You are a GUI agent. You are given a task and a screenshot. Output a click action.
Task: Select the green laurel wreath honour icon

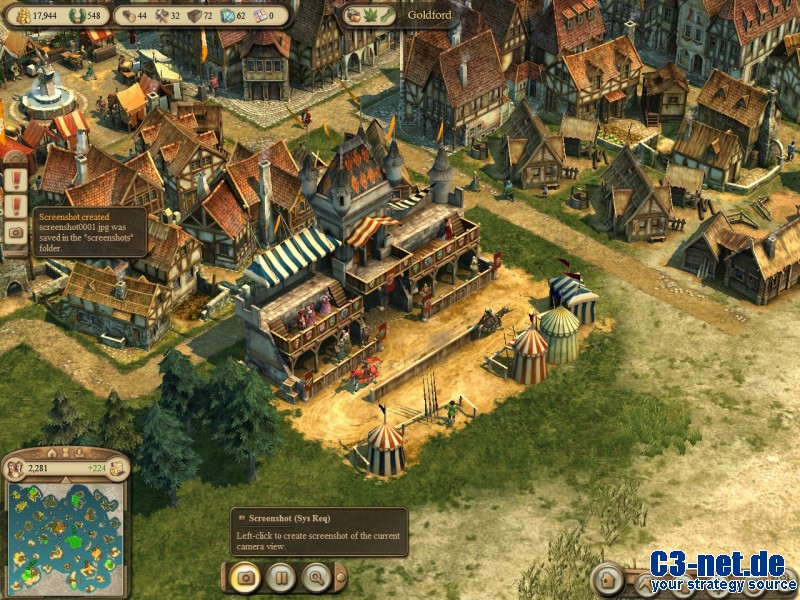(x=76, y=15)
